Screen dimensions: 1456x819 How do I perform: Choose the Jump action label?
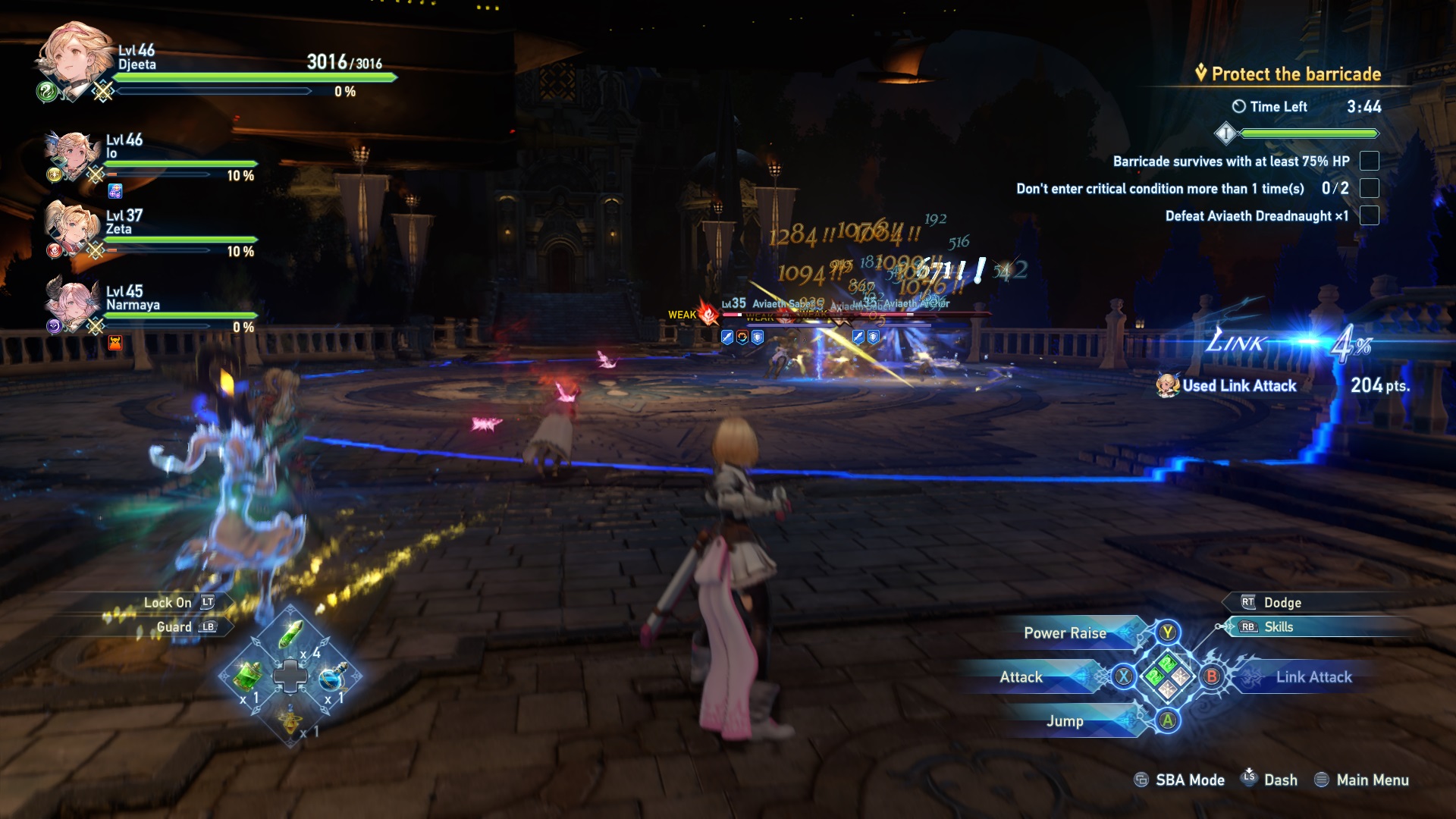pyautogui.click(x=1065, y=721)
